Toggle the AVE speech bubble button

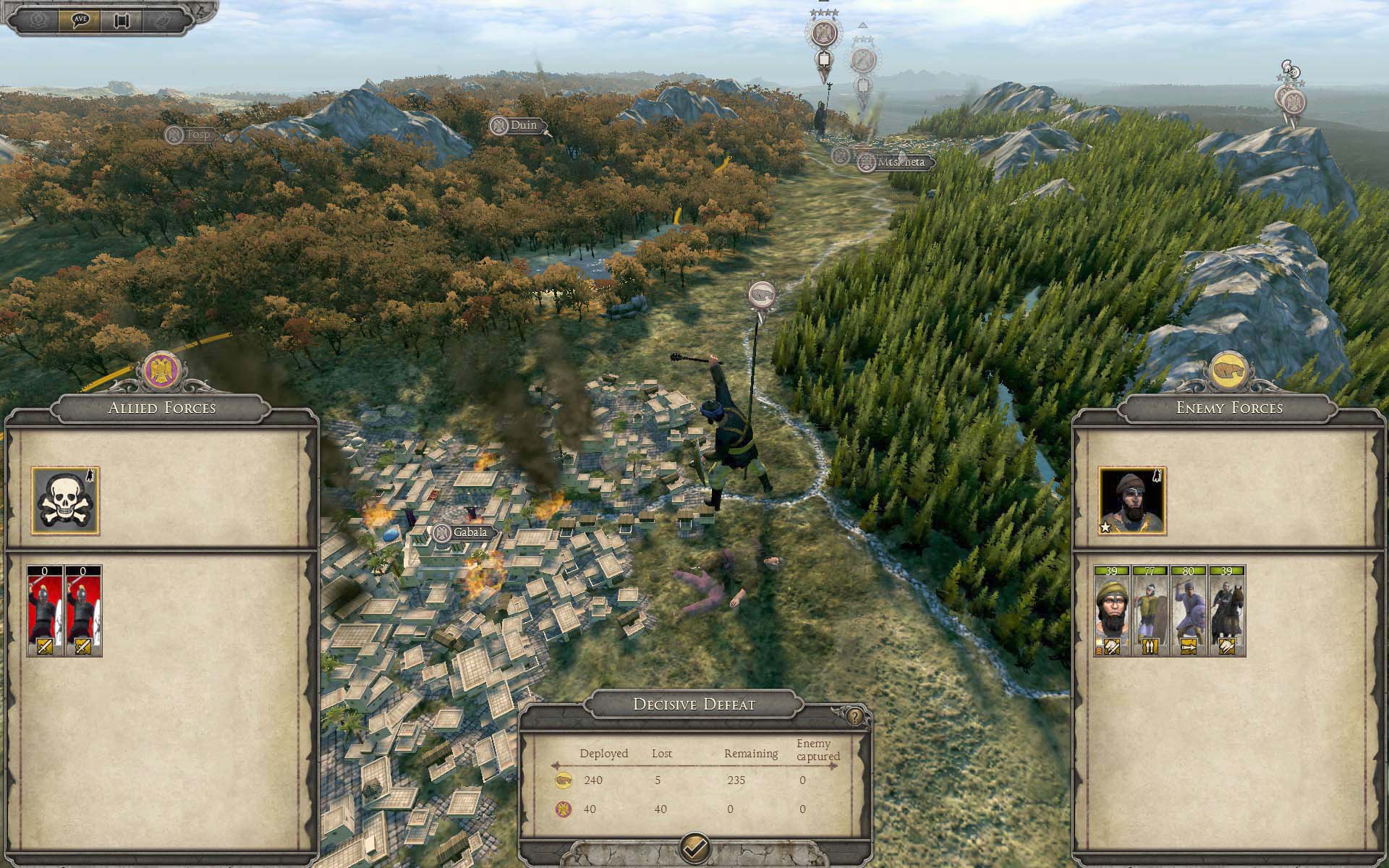click(80, 20)
